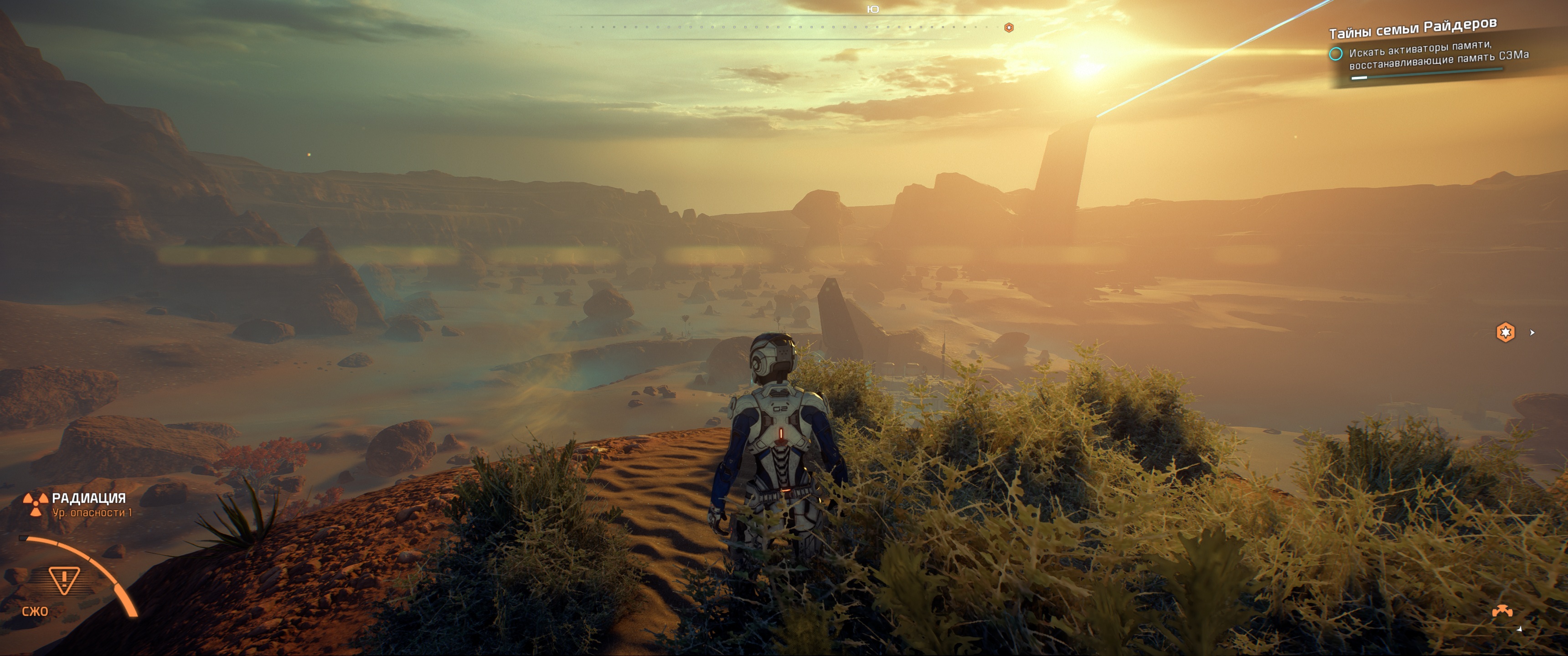
Task: Click the СЖО life support warning triangle
Action: point(64,579)
